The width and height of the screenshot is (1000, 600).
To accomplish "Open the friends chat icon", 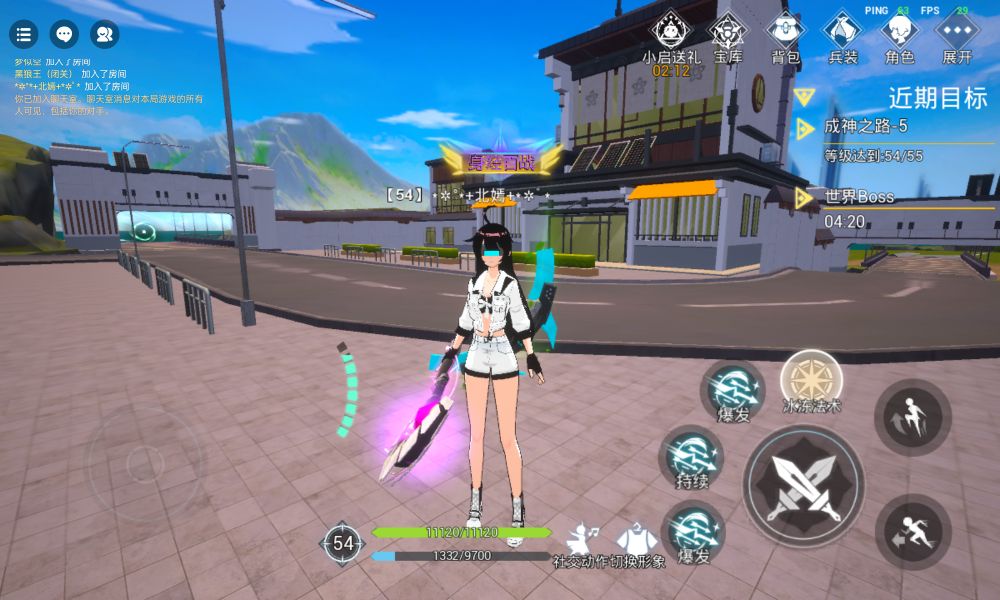I will 104,35.
